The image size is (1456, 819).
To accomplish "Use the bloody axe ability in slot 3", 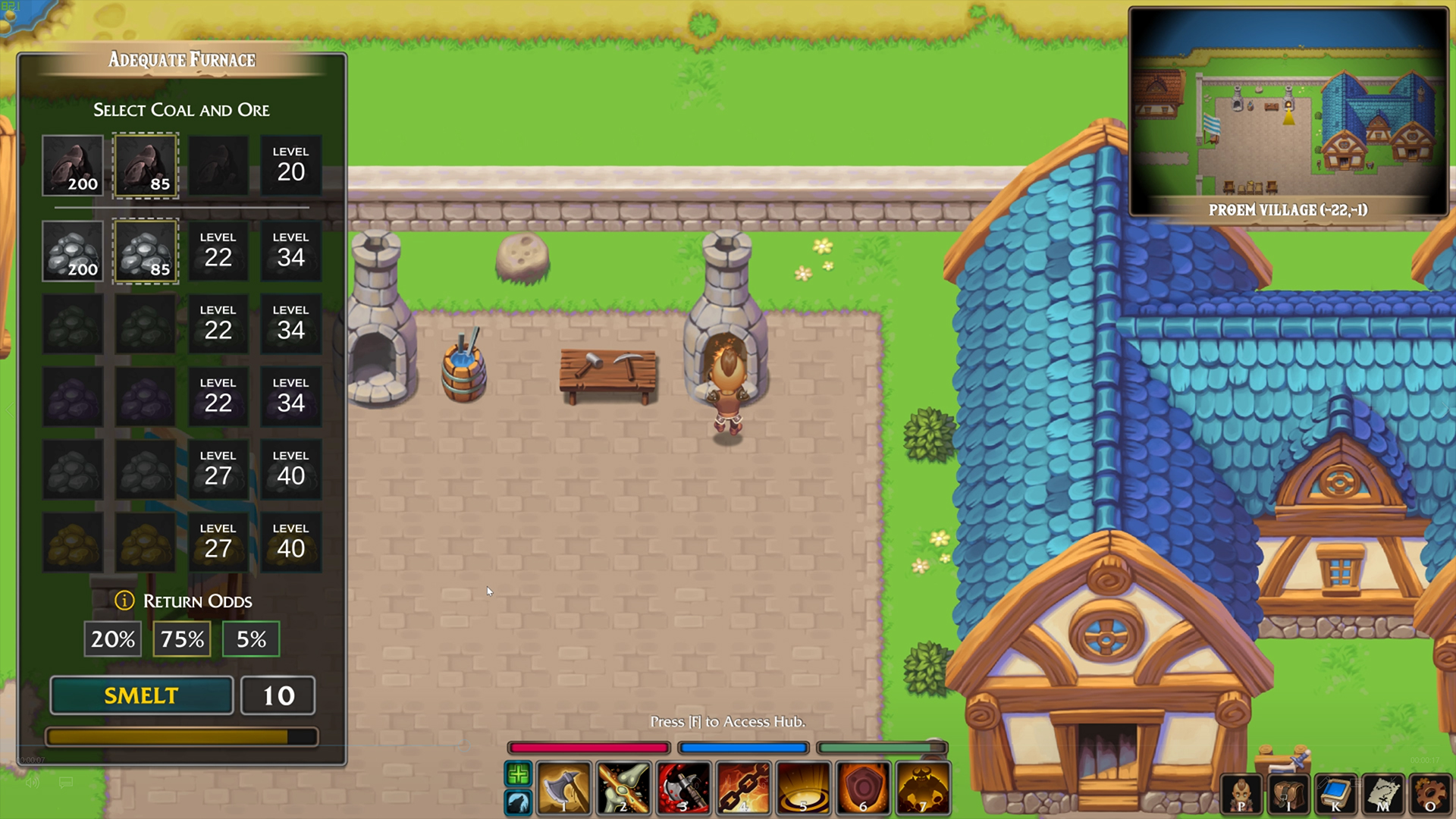I will pos(683,789).
